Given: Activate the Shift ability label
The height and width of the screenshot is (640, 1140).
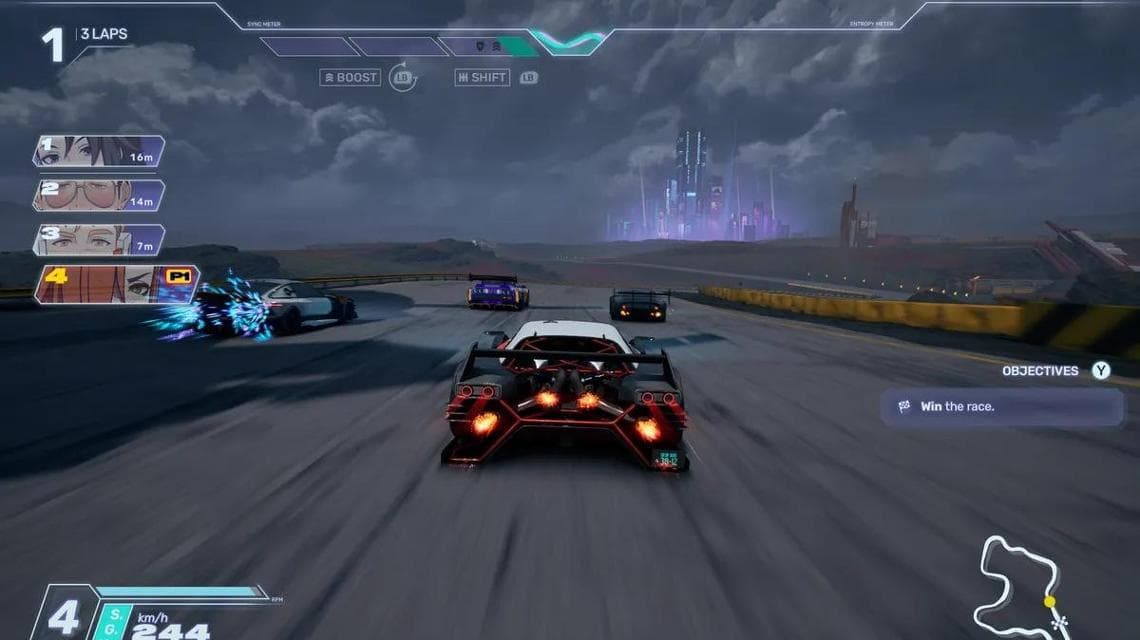Looking at the screenshot, I should [x=482, y=77].
